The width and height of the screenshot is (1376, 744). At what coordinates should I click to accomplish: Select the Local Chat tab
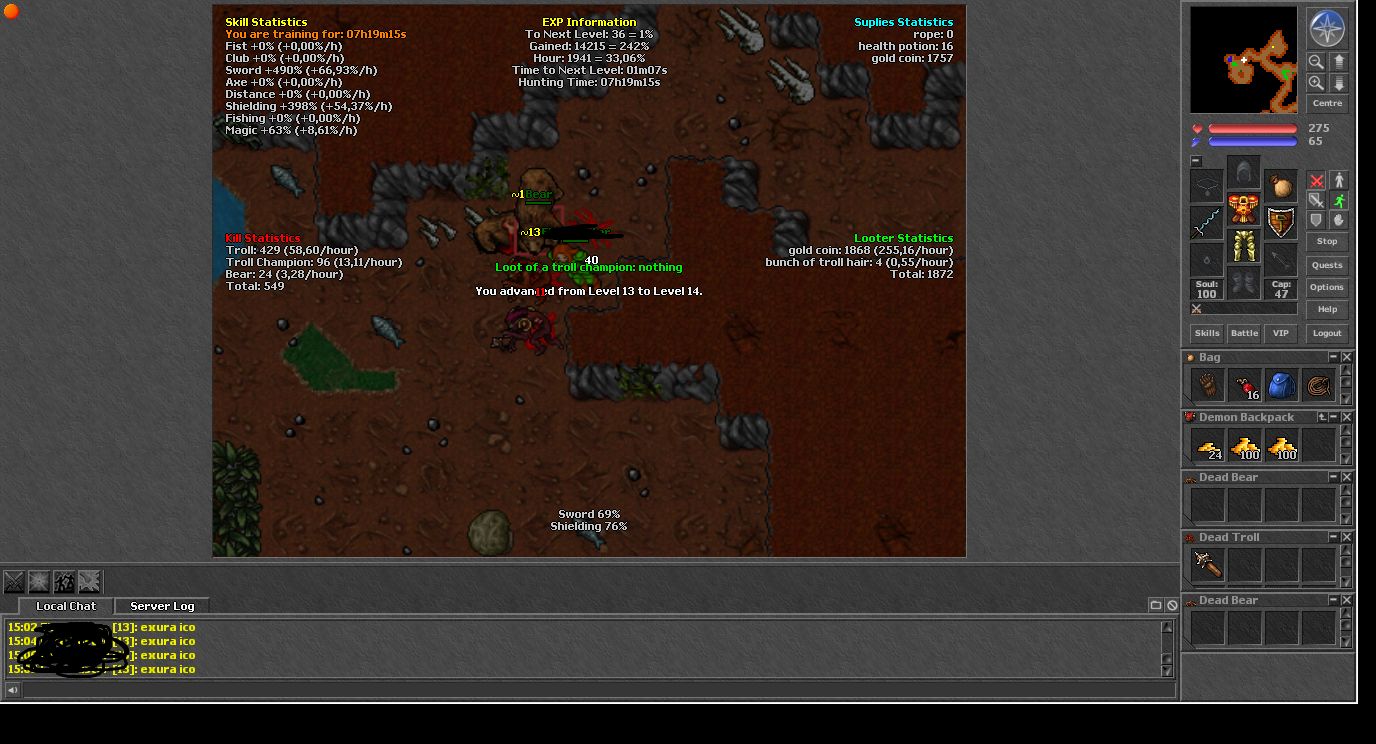tap(66, 606)
